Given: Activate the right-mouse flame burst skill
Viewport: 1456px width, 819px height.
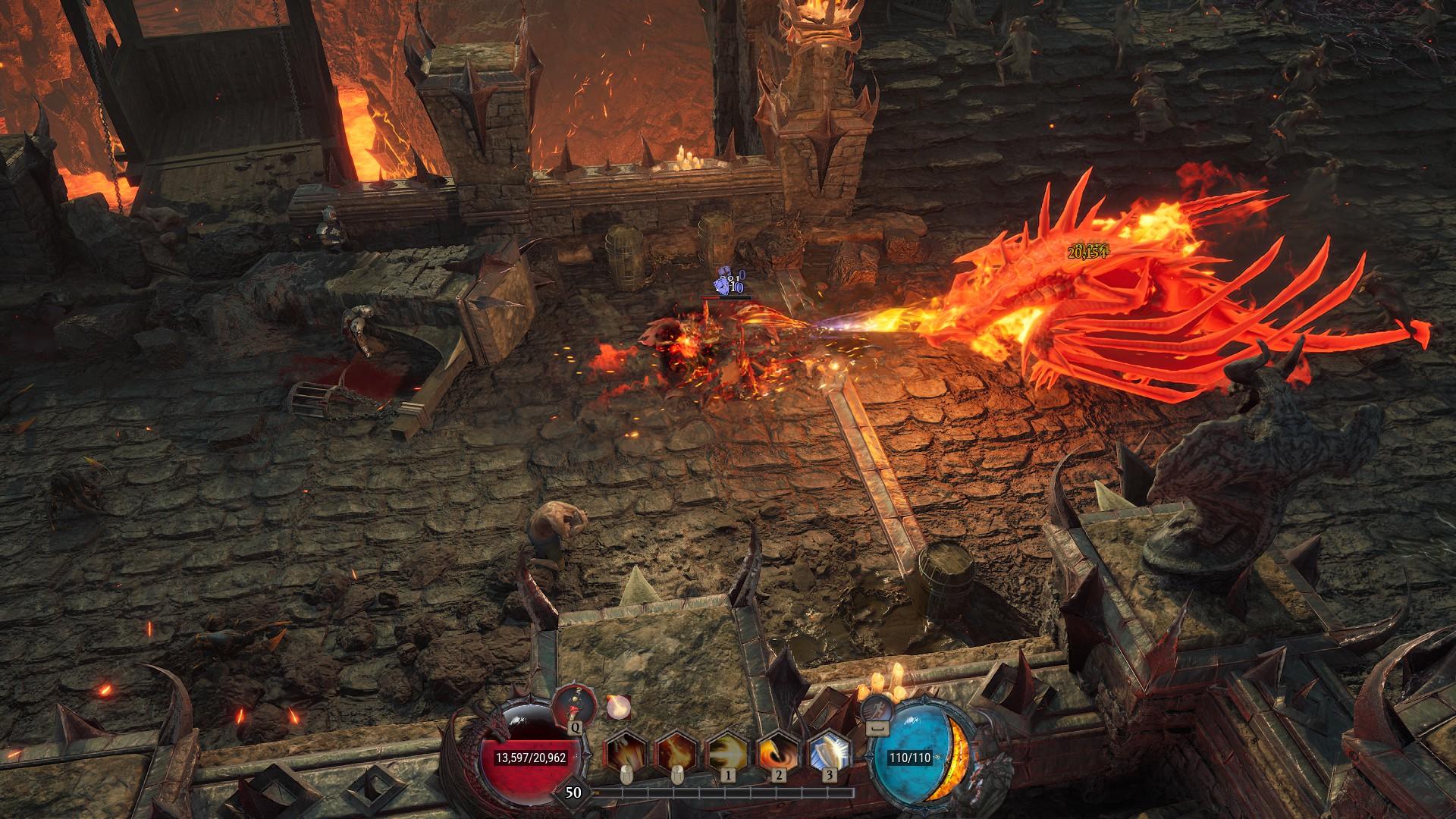Looking at the screenshot, I should coord(676,753).
